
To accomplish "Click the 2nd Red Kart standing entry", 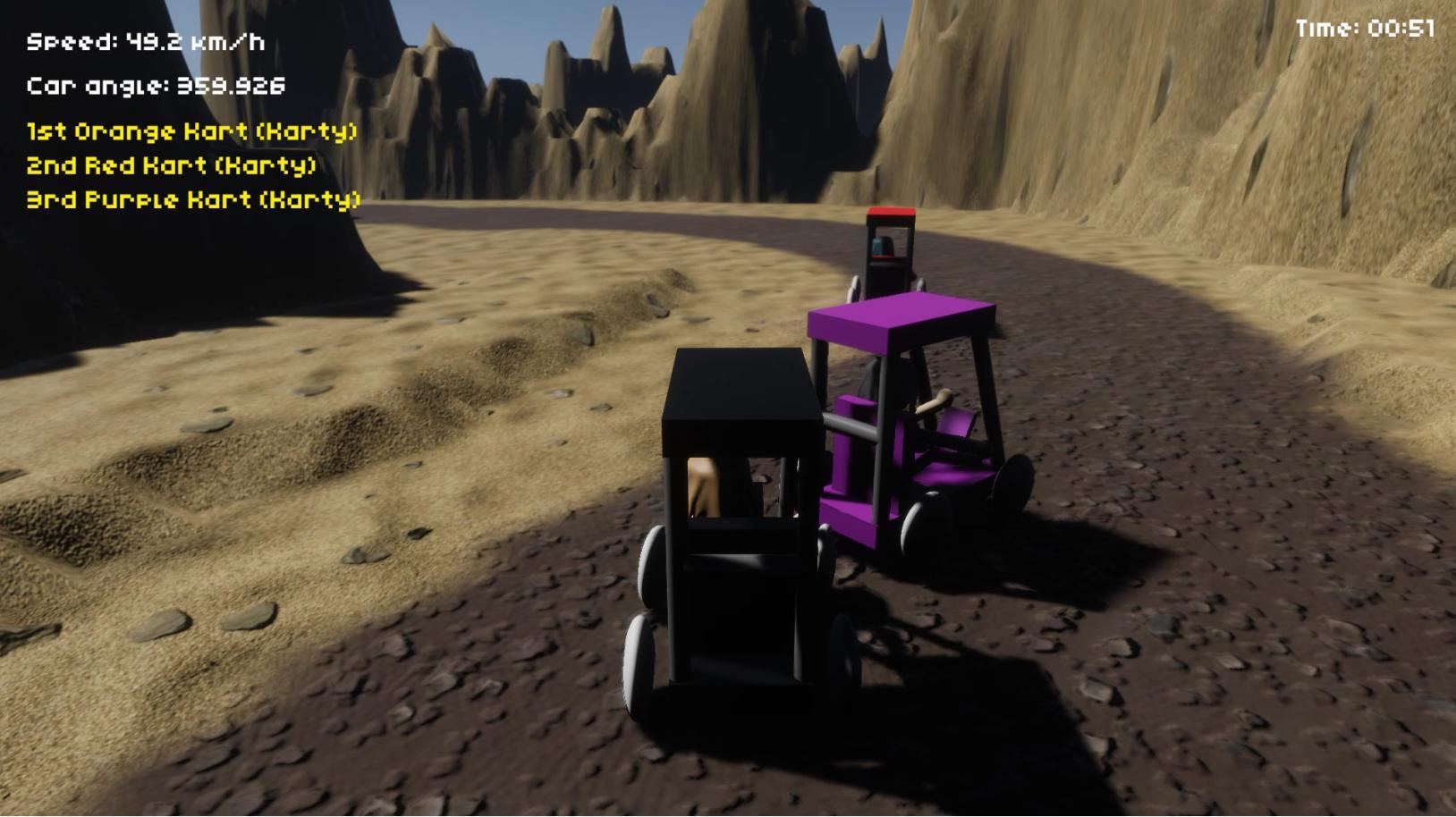I will click(172, 165).
